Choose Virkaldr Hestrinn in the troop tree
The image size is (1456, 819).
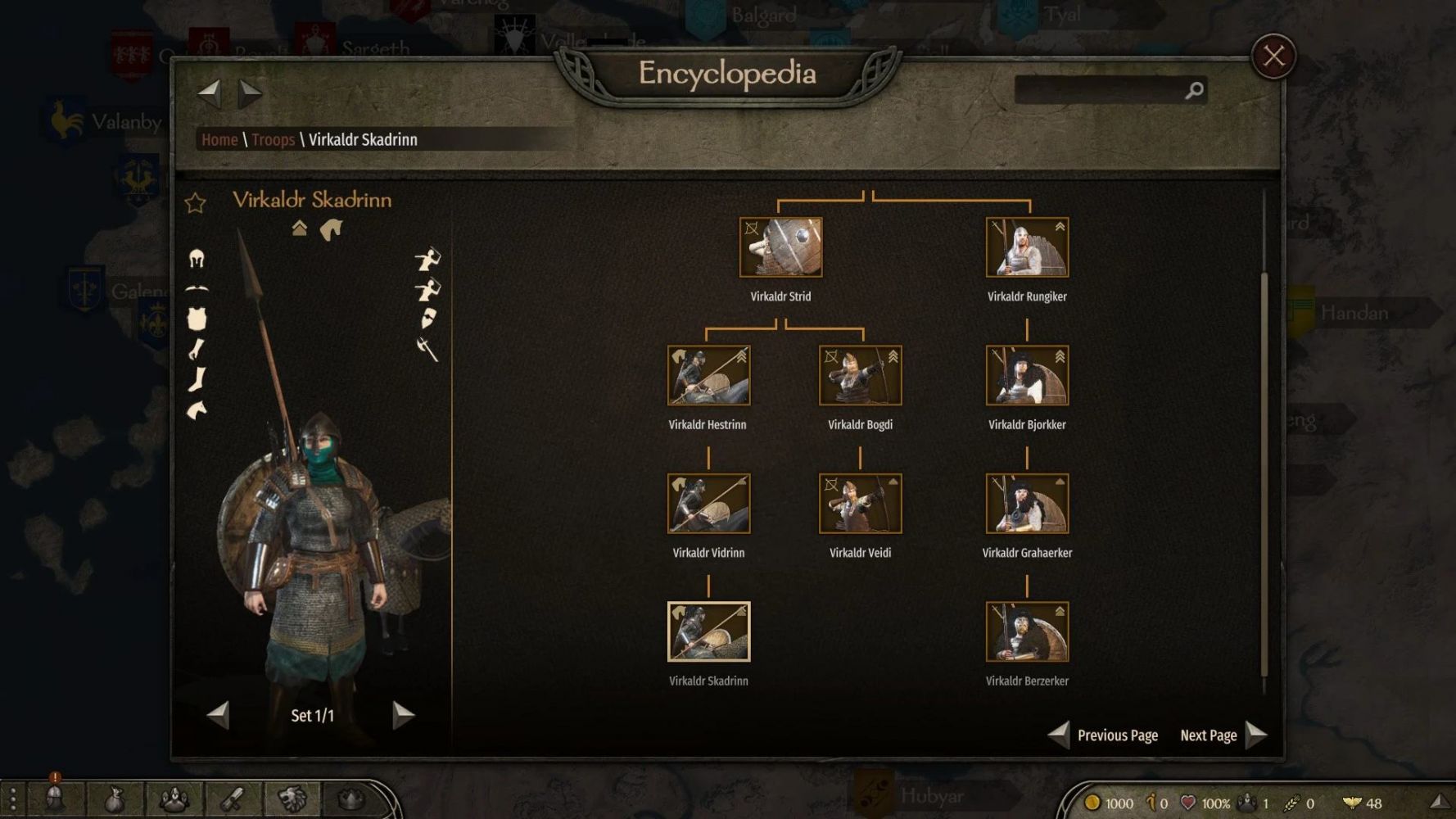[708, 376]
